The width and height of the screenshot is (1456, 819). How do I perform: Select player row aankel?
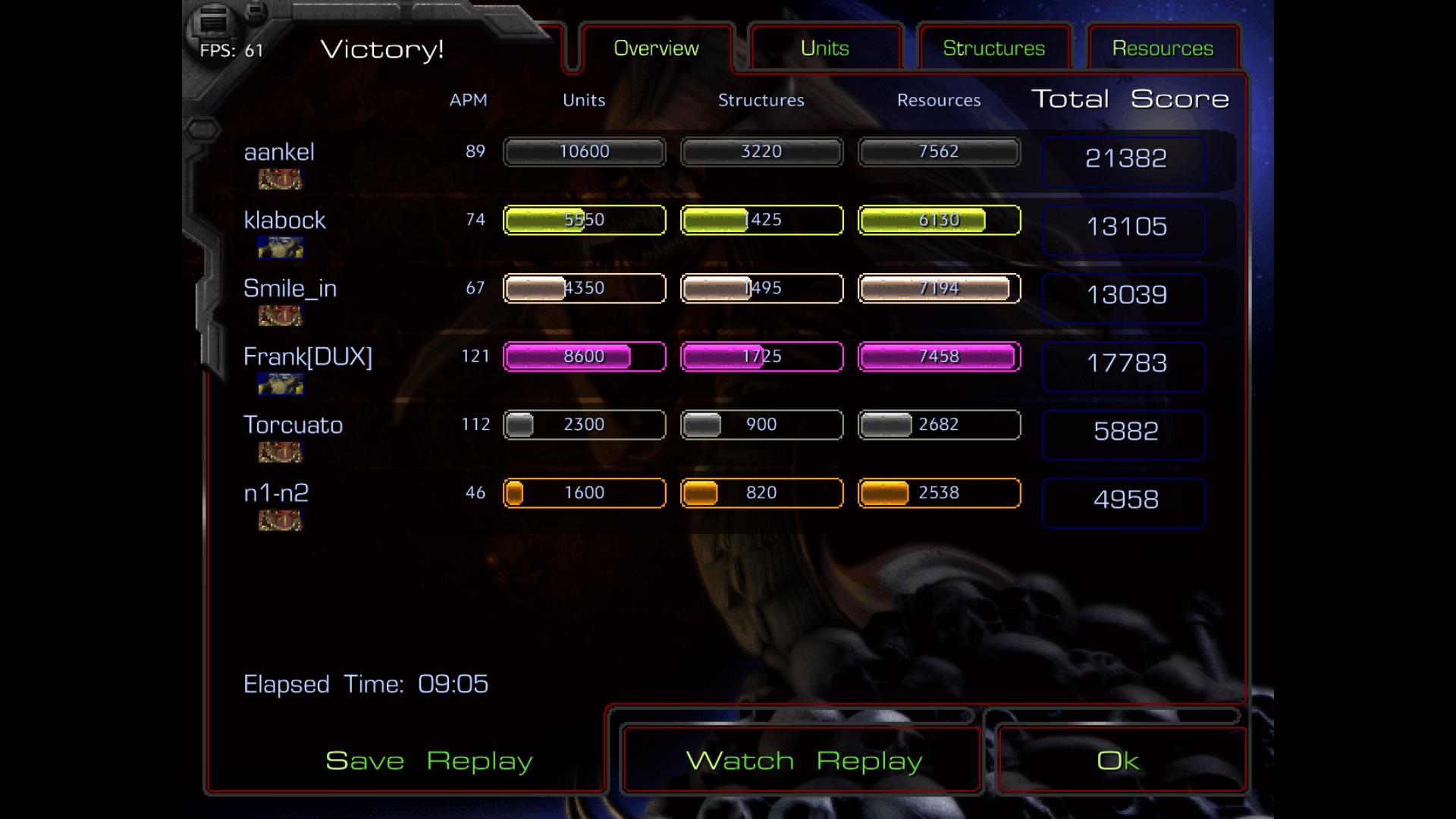tap(279, 152)
